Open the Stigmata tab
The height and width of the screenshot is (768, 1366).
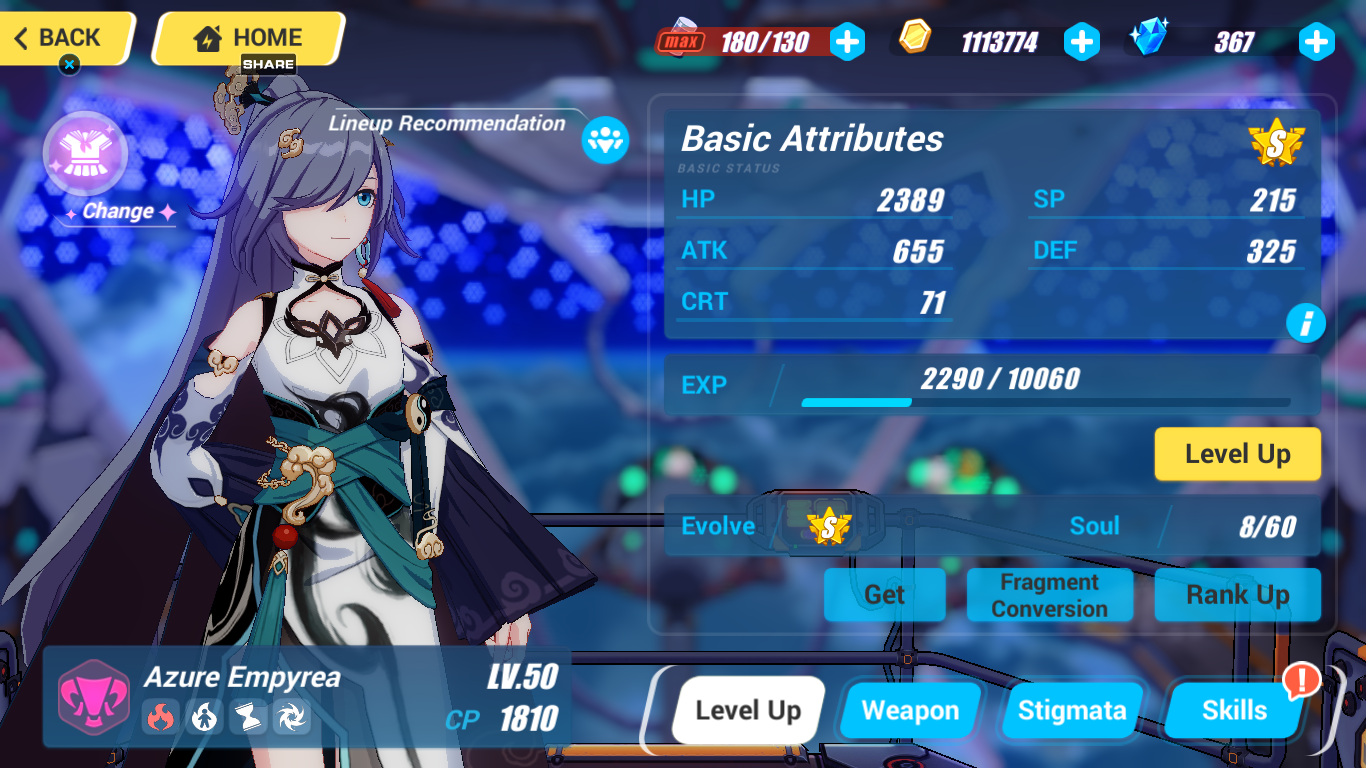(1072, 710)
